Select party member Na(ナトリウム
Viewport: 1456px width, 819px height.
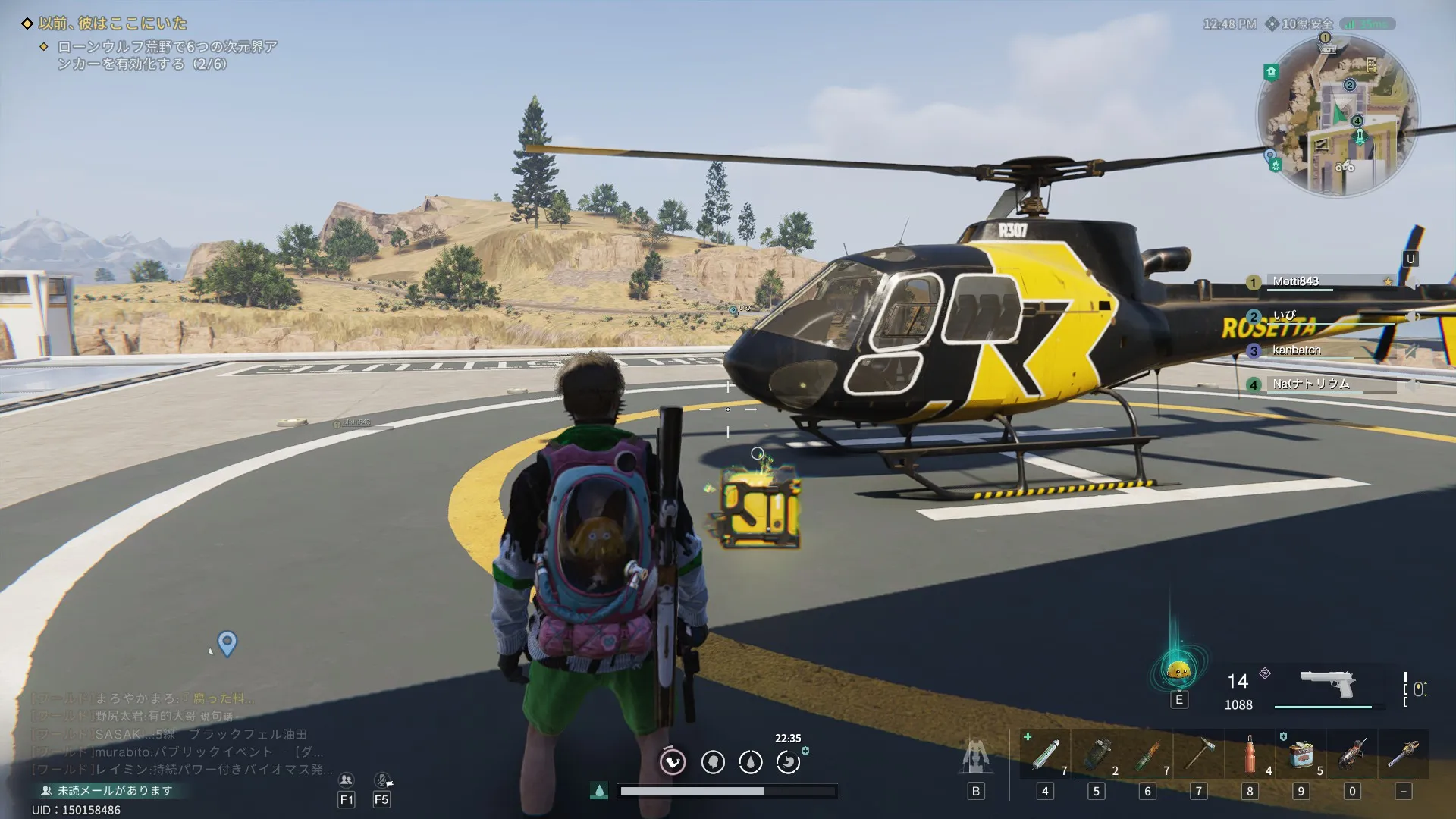click(x=1310, y=384)
